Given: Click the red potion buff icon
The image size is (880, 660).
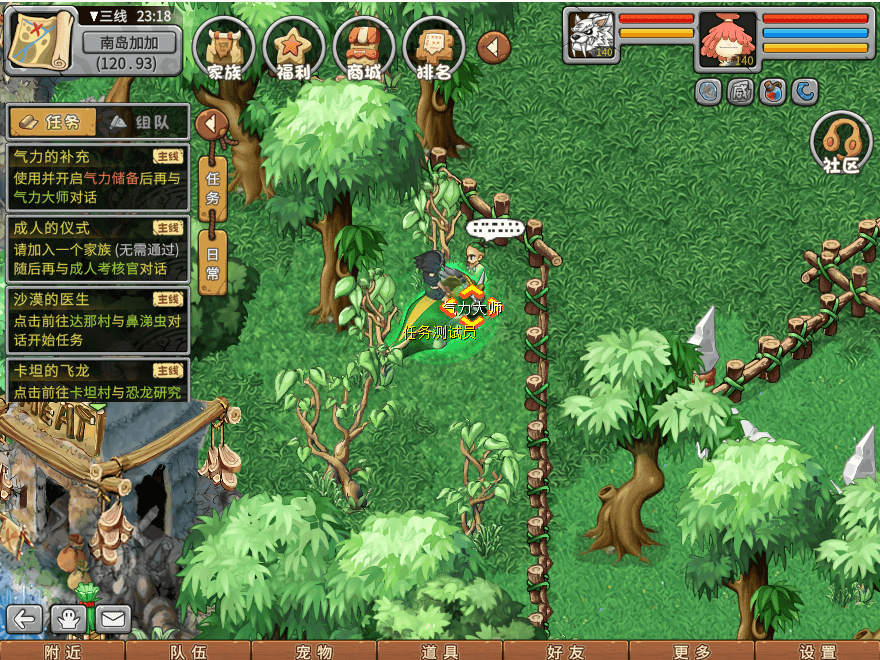Looking at the screenshot, I should [772, 92].
